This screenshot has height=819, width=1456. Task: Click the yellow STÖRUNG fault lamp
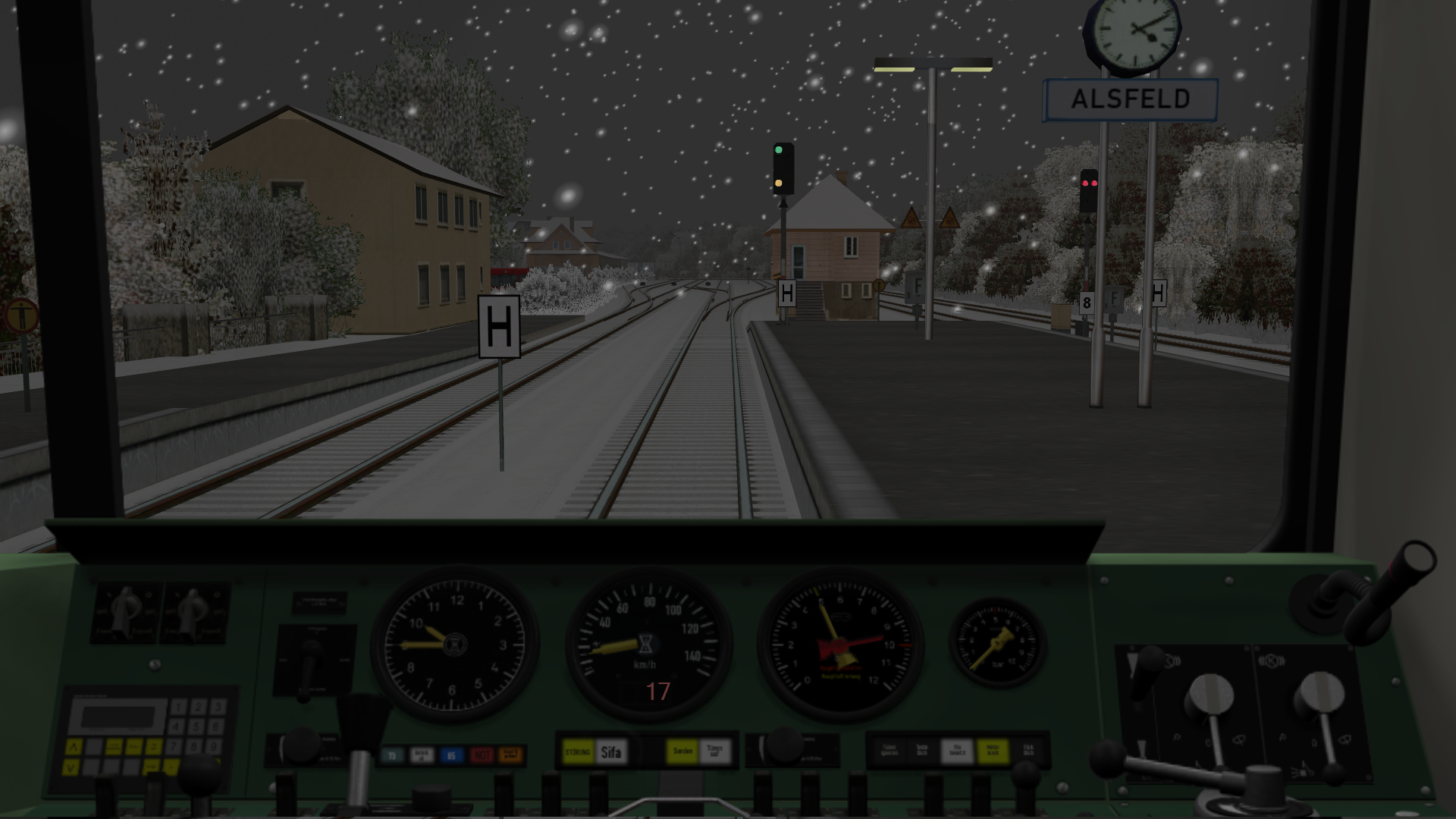pyautogui.click(x=578, y=752)
